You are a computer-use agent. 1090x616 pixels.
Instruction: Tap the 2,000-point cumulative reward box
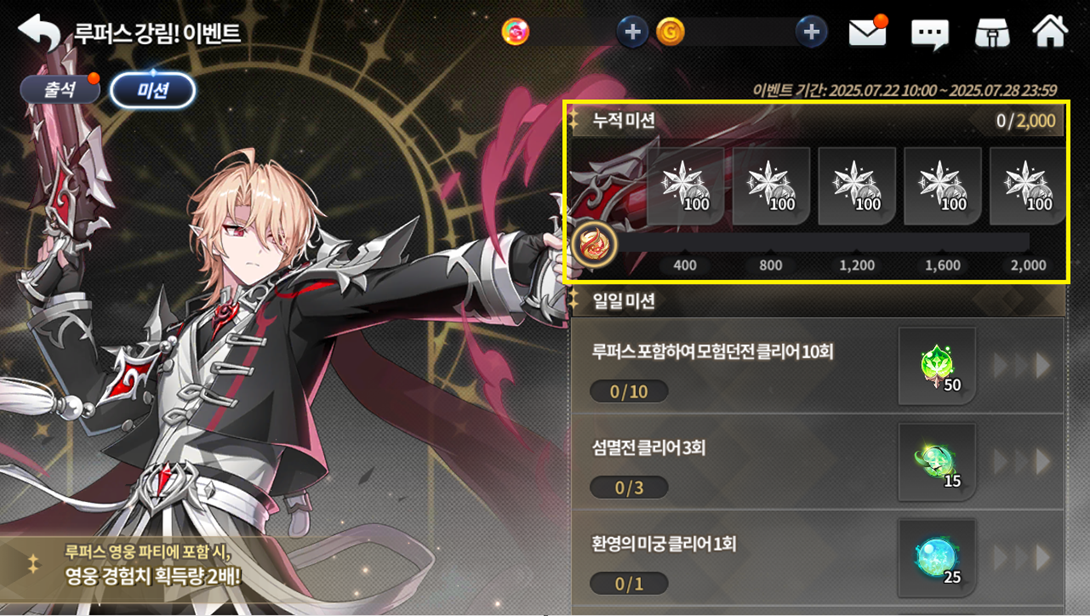[x=1027, y=187]
